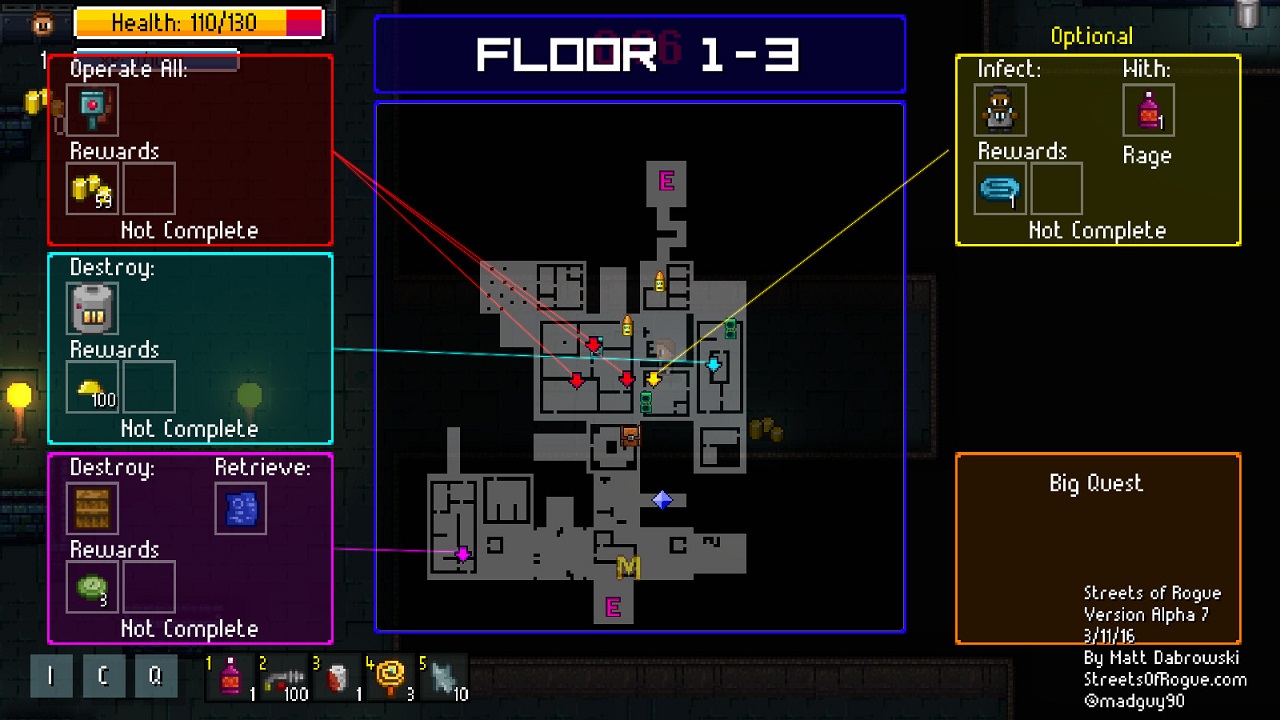Select the cyan Destroy generator mission panel
Viewport: 1280px width, 720px height.
190,348
